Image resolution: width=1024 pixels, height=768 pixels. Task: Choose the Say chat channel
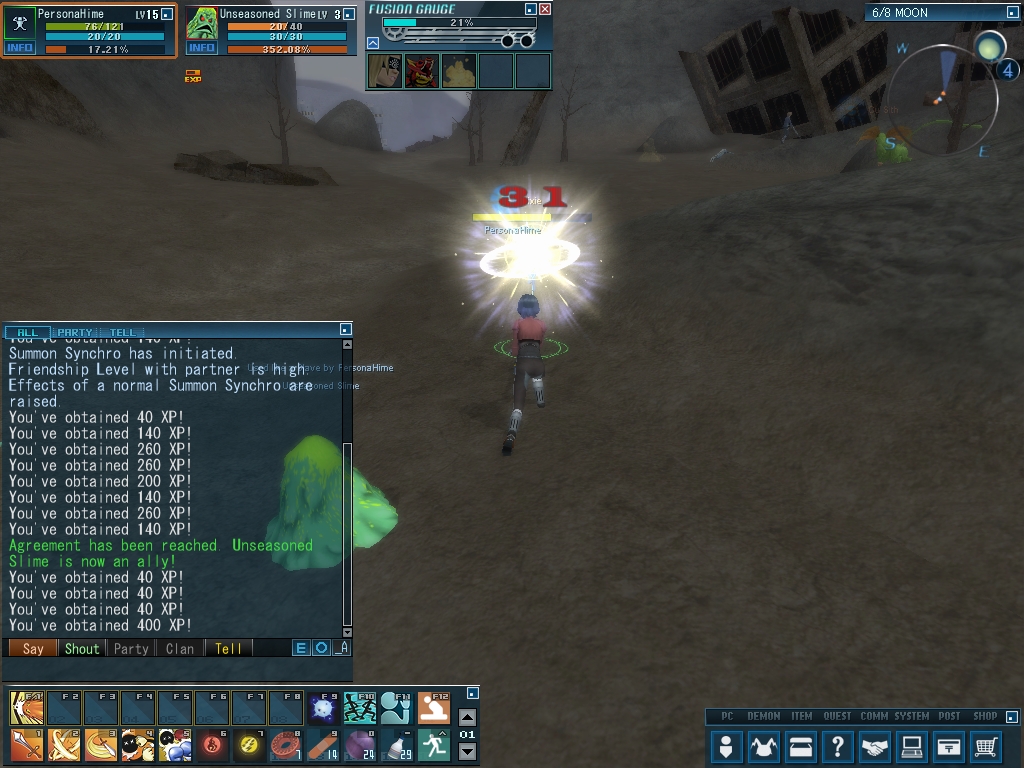coord(33,648)
